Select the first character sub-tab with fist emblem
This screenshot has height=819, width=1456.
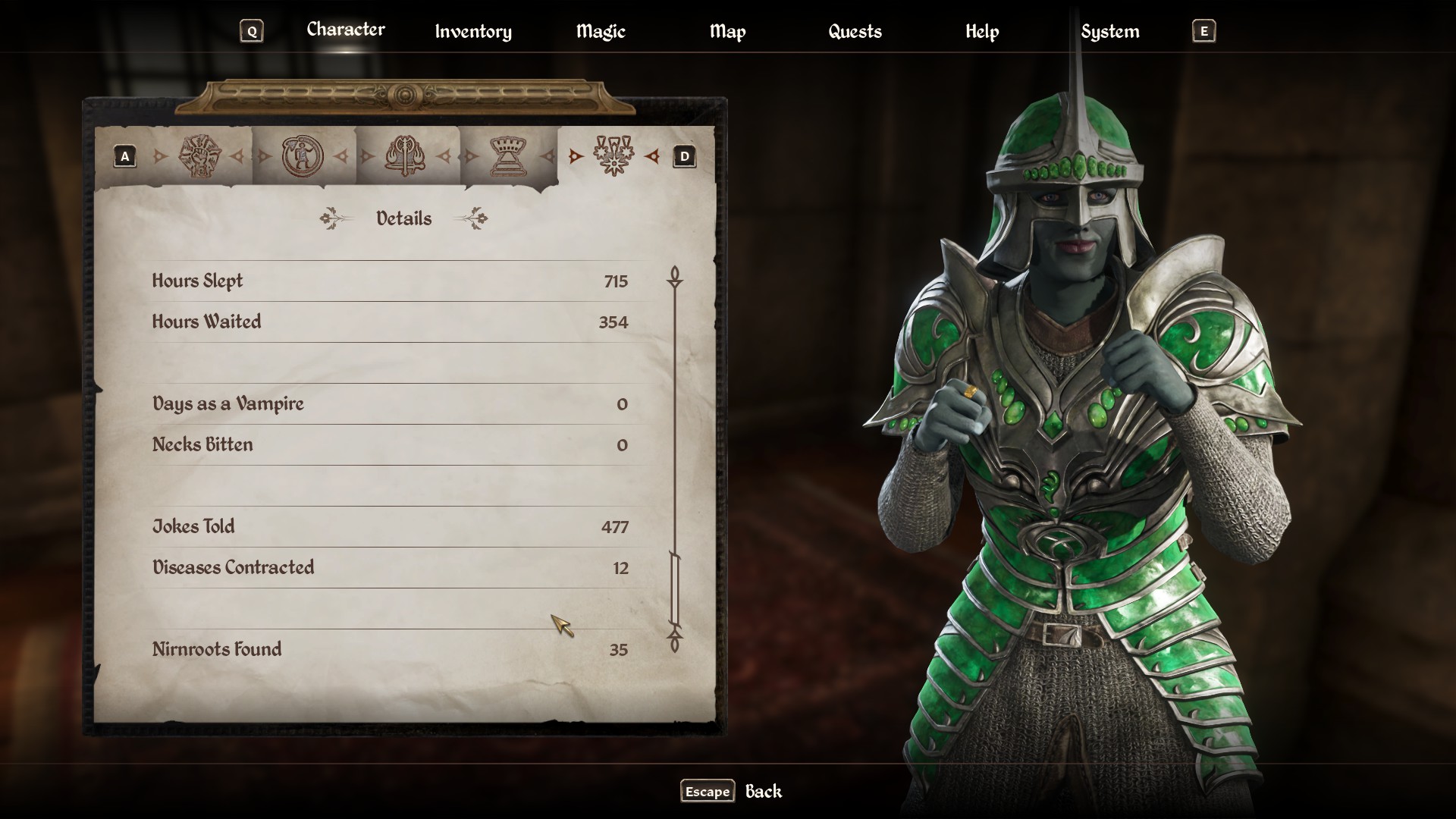coord(199,156)
